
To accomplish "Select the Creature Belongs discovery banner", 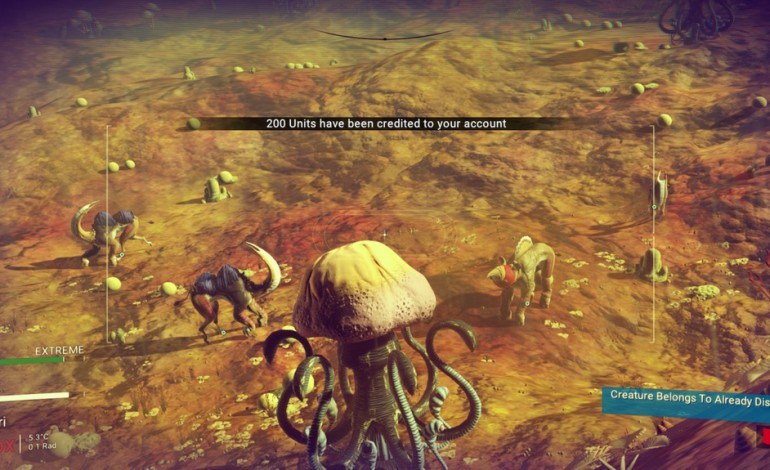I will 686,399.
